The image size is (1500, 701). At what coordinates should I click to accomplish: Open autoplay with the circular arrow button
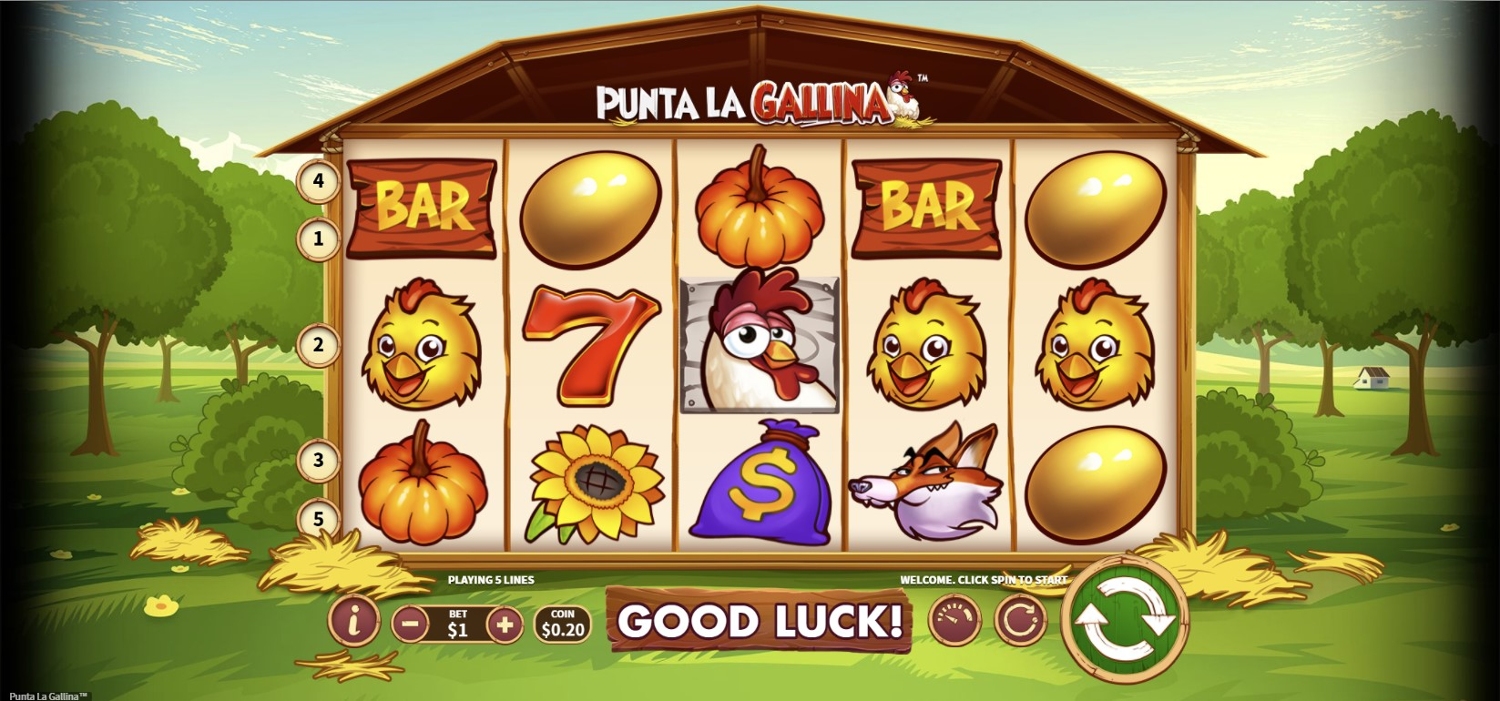(1020, 621)
